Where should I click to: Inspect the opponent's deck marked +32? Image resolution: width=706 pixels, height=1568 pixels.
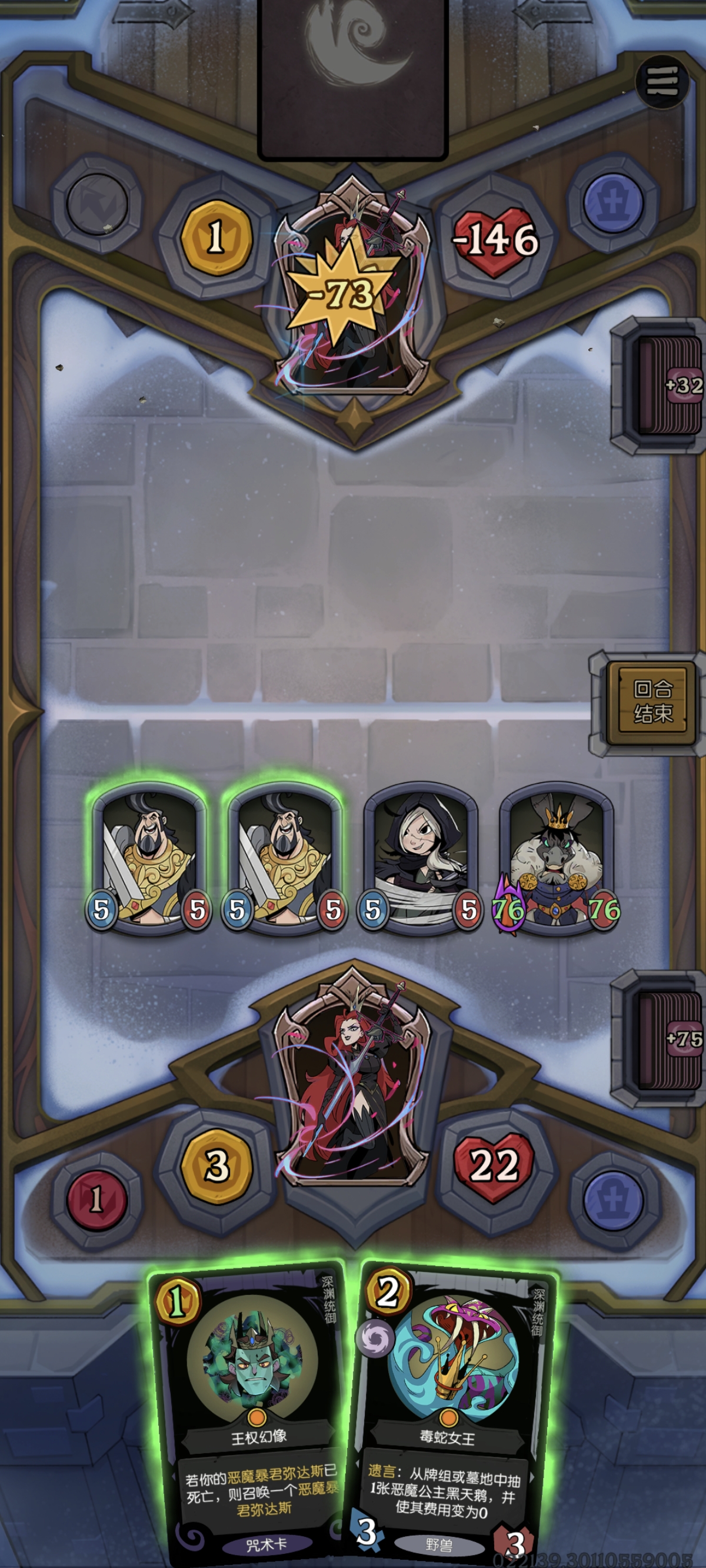click(x=667, y=385)
